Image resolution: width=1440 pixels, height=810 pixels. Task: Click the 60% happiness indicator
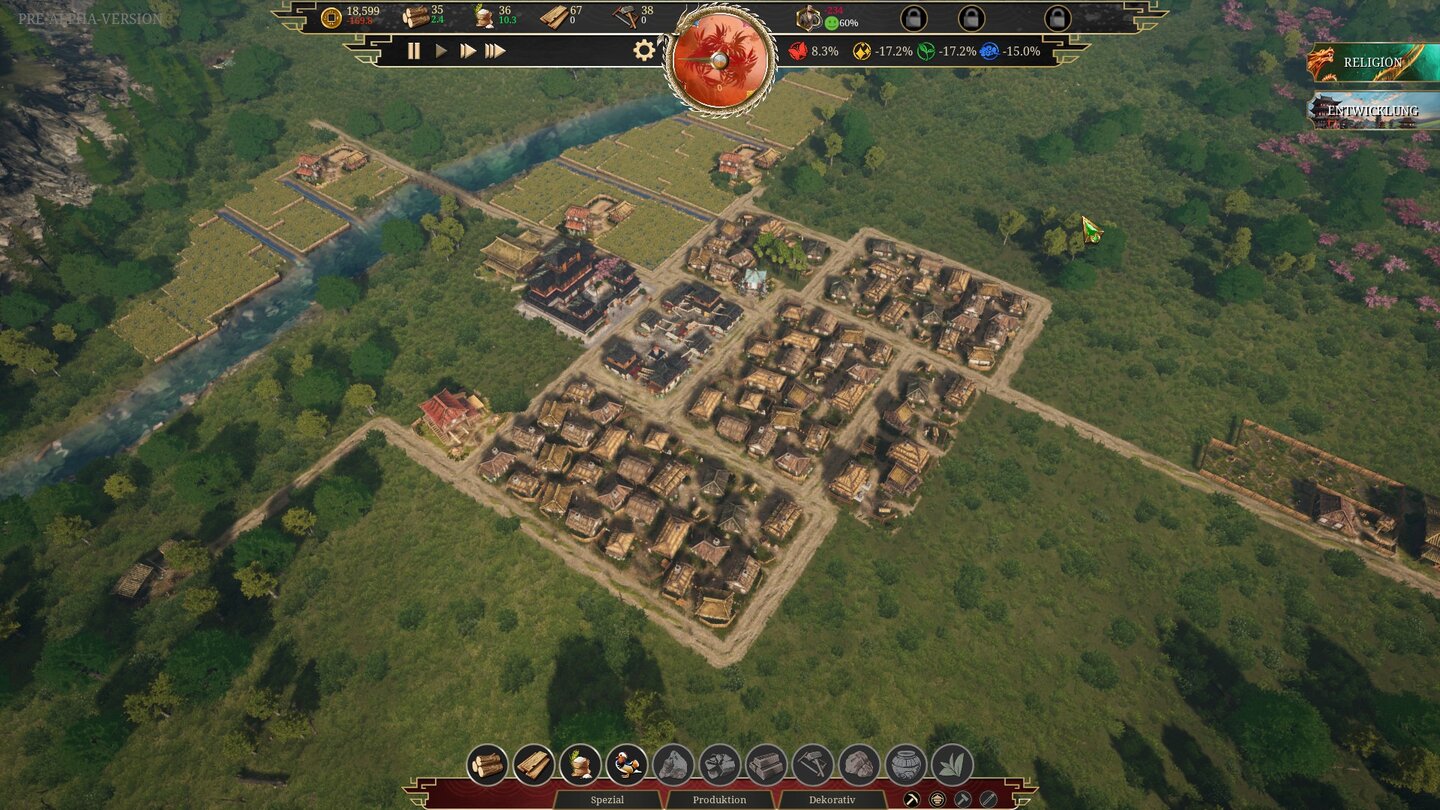(844, 21)
